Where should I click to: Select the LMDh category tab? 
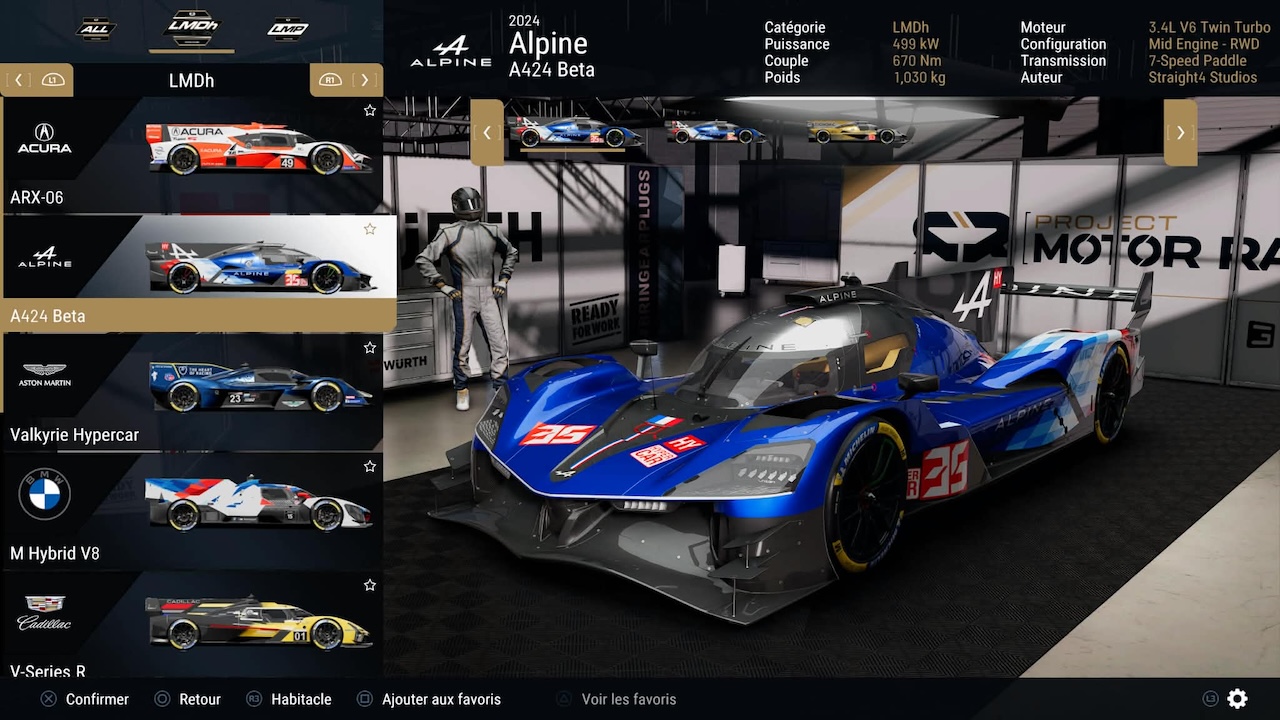(191, 28)
